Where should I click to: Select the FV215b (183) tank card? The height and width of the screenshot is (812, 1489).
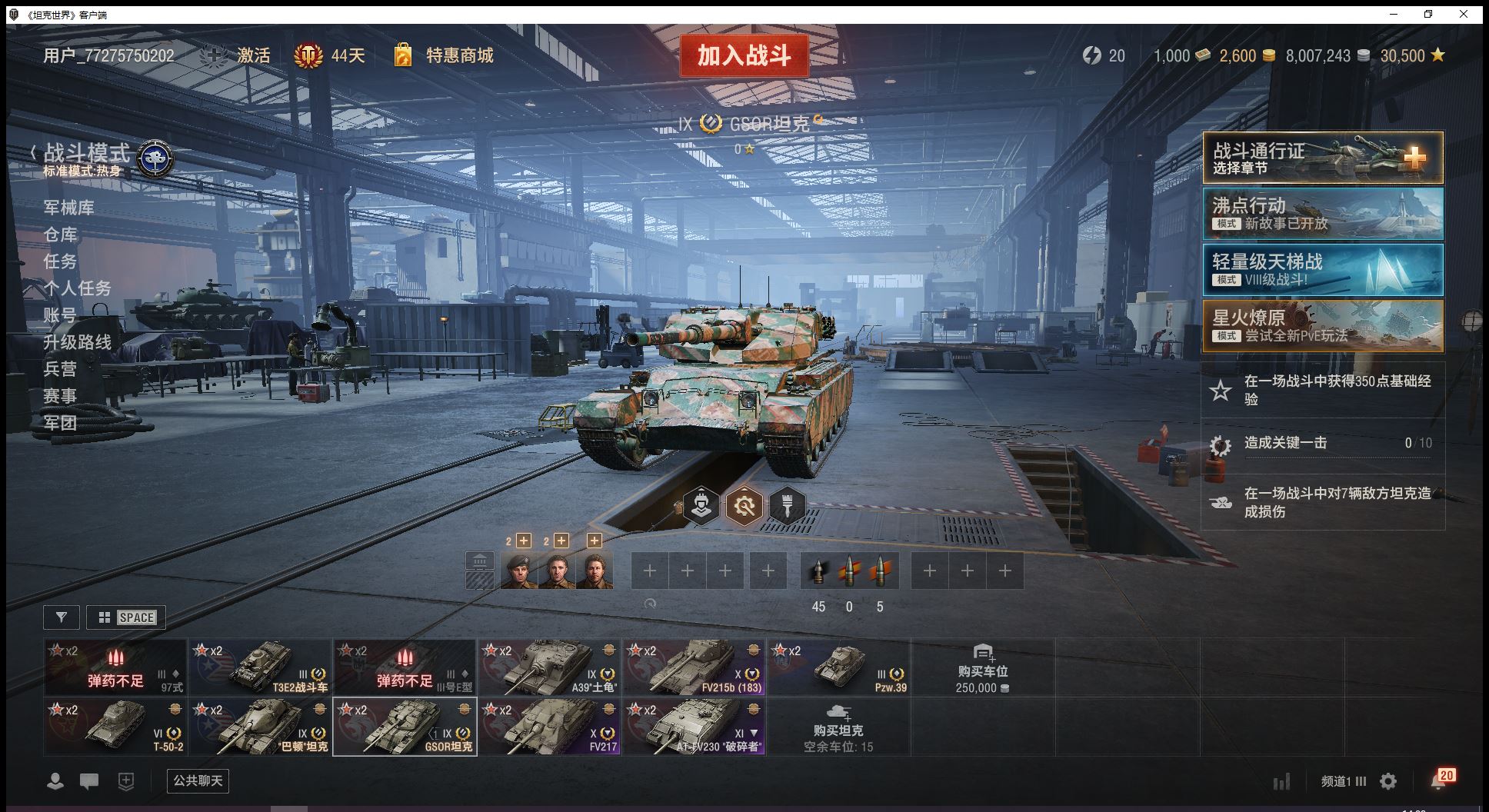tap(694, 667)
